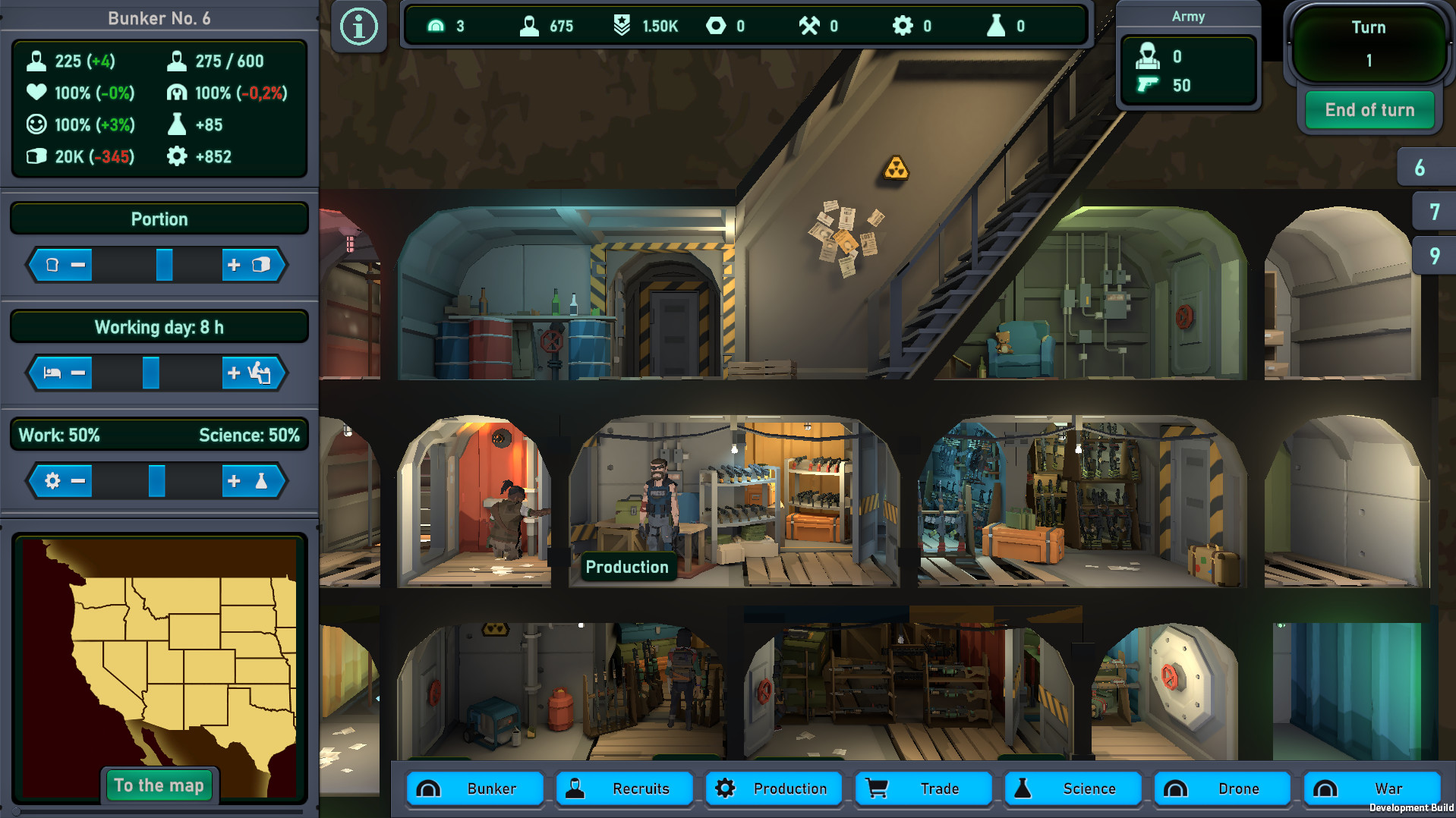This screenshot has height=818, width=1456.
Task: Switch to floor 9 tab
Action: point(1433,256)
